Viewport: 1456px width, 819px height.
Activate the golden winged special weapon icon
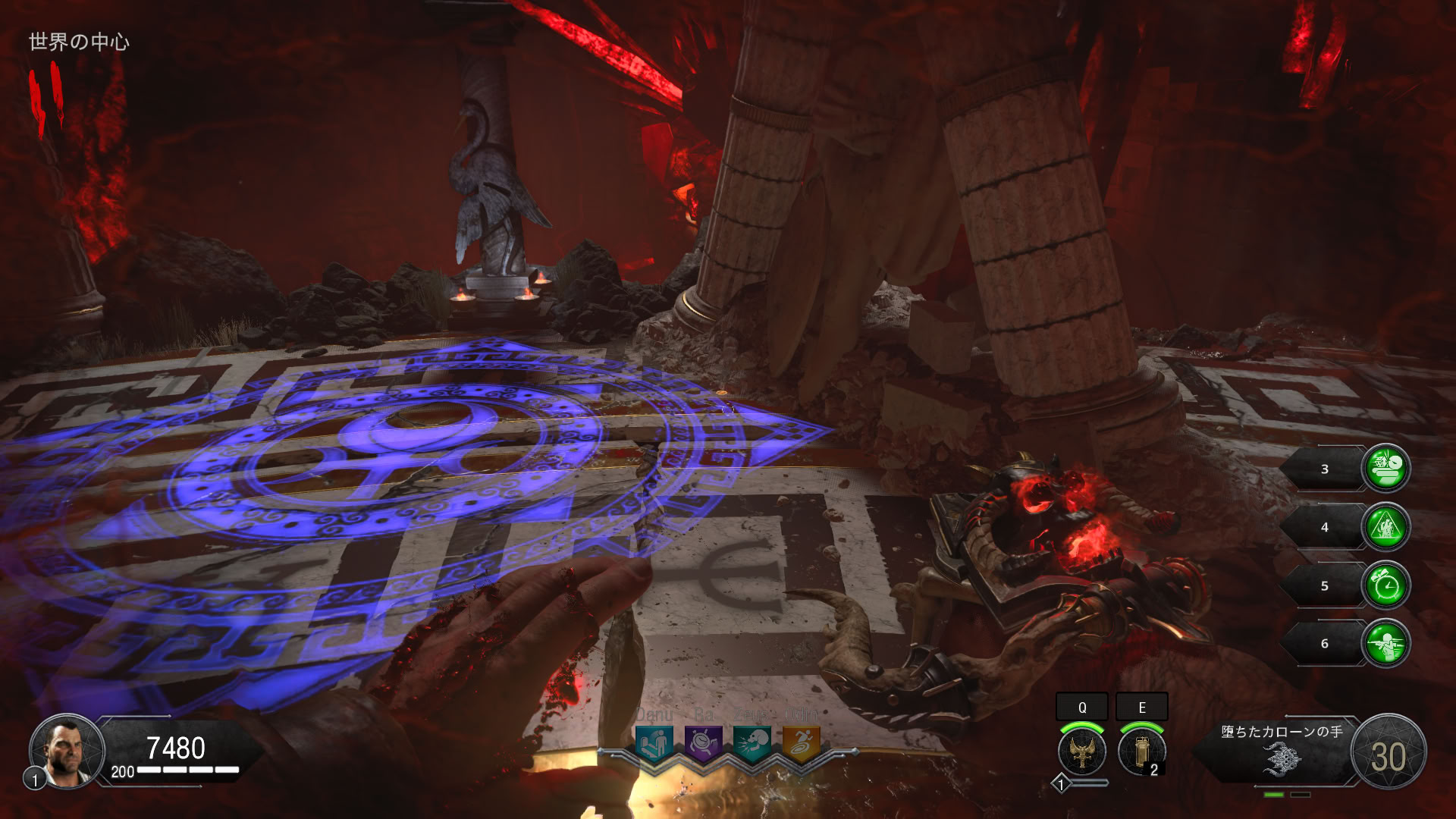click(1082, 751)
